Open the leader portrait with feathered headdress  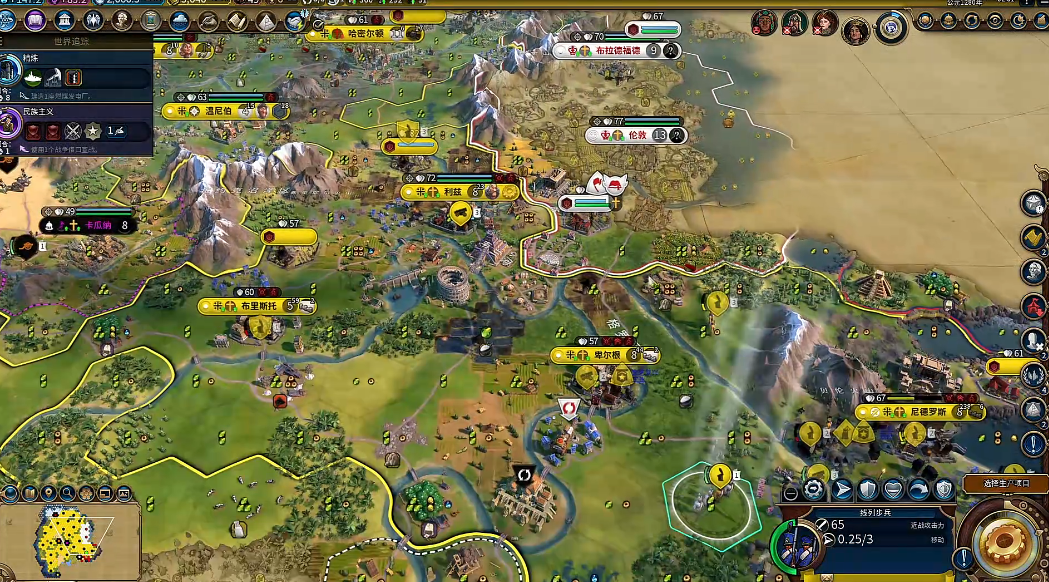click(765, 22)
